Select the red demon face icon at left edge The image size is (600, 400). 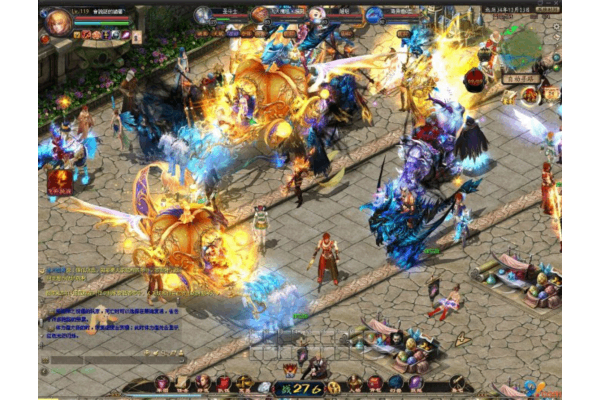[58, 181]
